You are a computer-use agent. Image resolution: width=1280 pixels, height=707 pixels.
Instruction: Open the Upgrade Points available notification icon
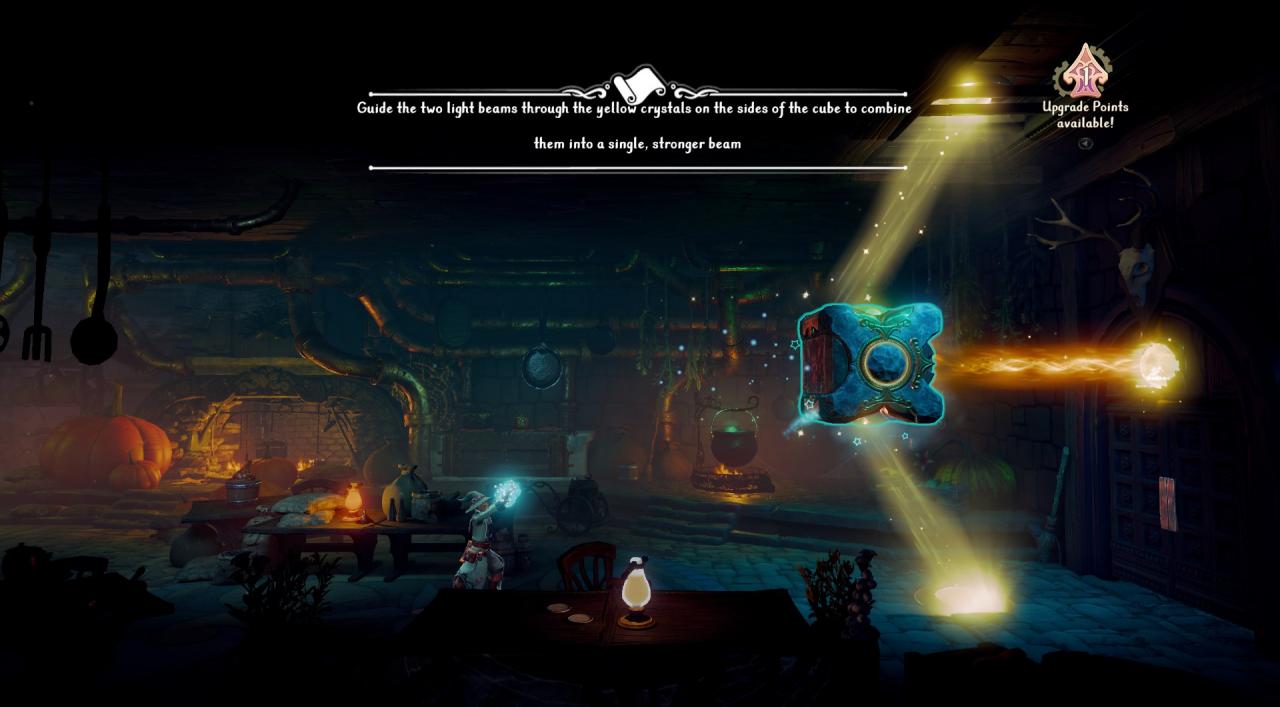(x=1085, y=71)
